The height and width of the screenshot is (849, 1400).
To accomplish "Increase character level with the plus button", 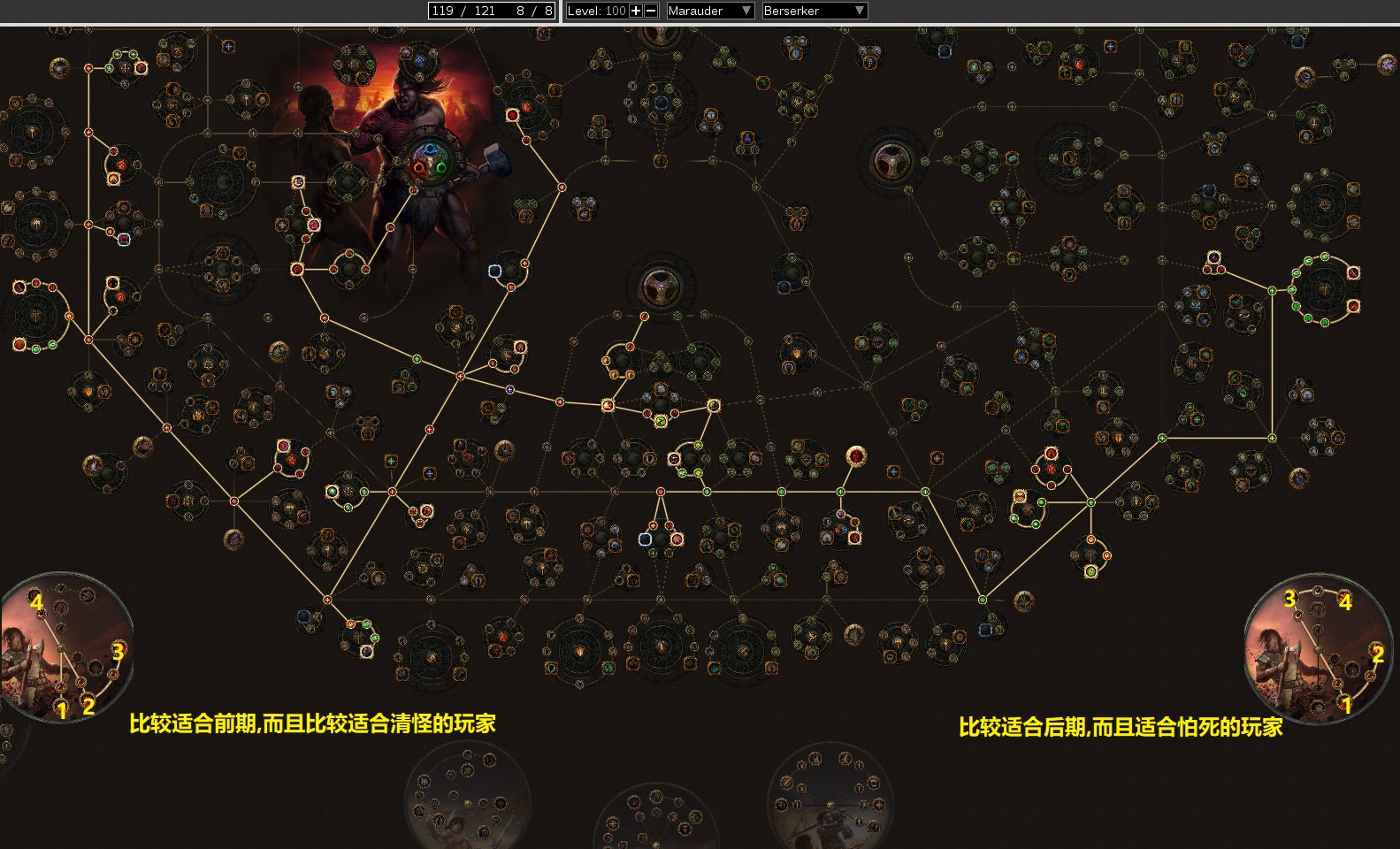I will coord(635,11).
